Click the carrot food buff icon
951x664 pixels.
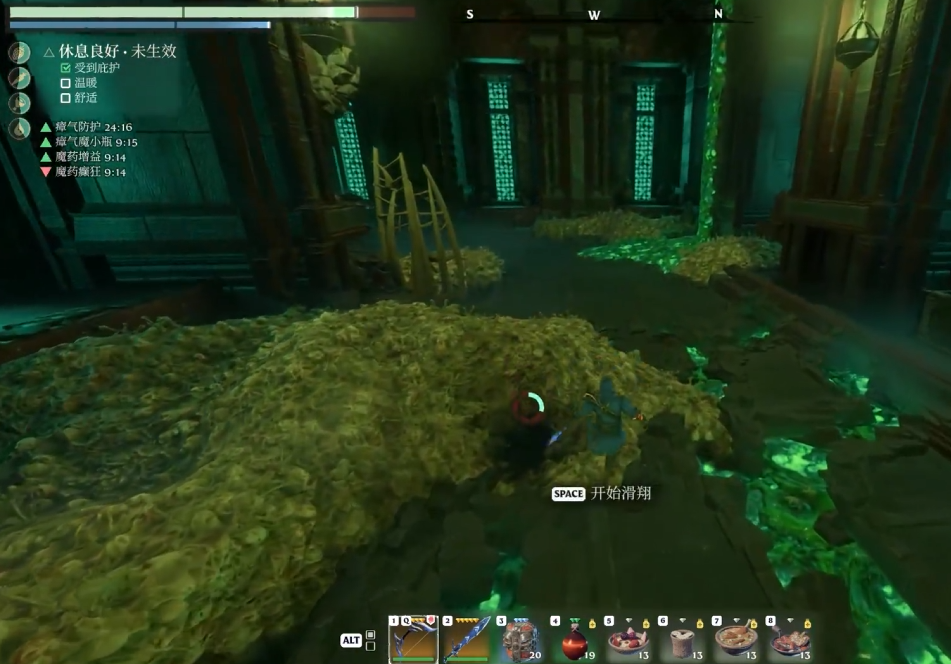click(20, 78)
